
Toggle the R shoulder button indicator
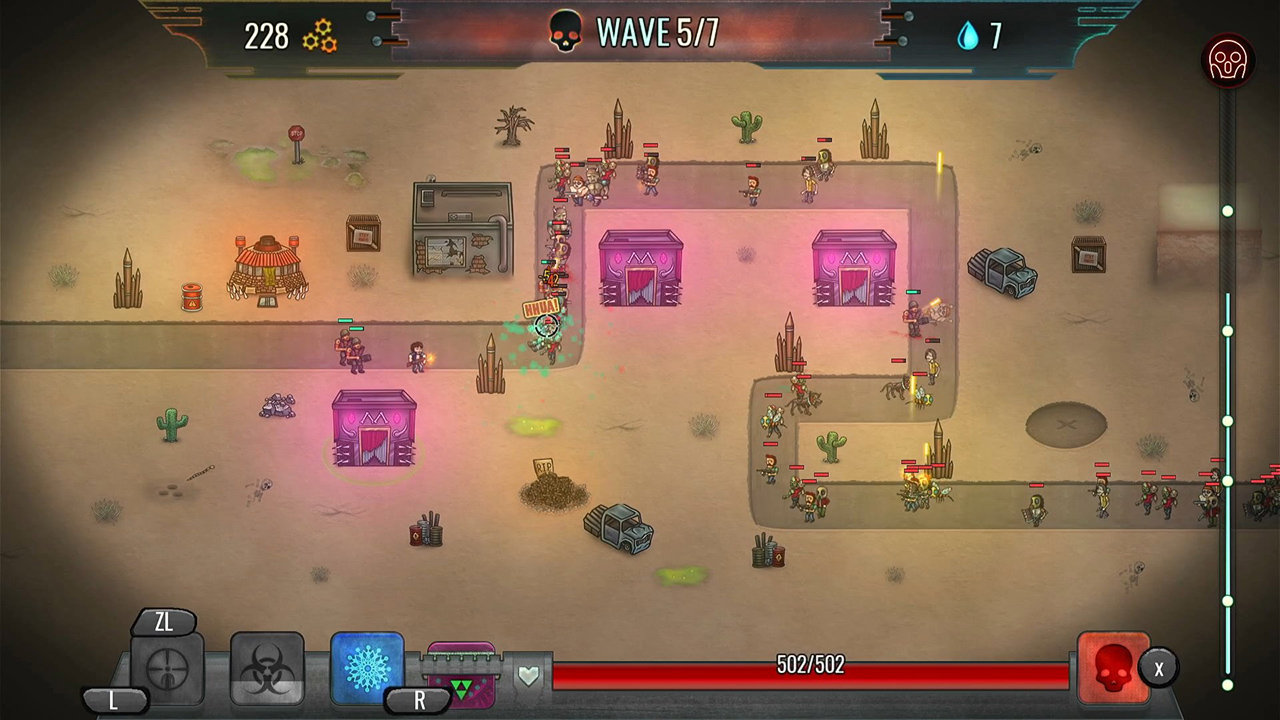coord(419,700)
